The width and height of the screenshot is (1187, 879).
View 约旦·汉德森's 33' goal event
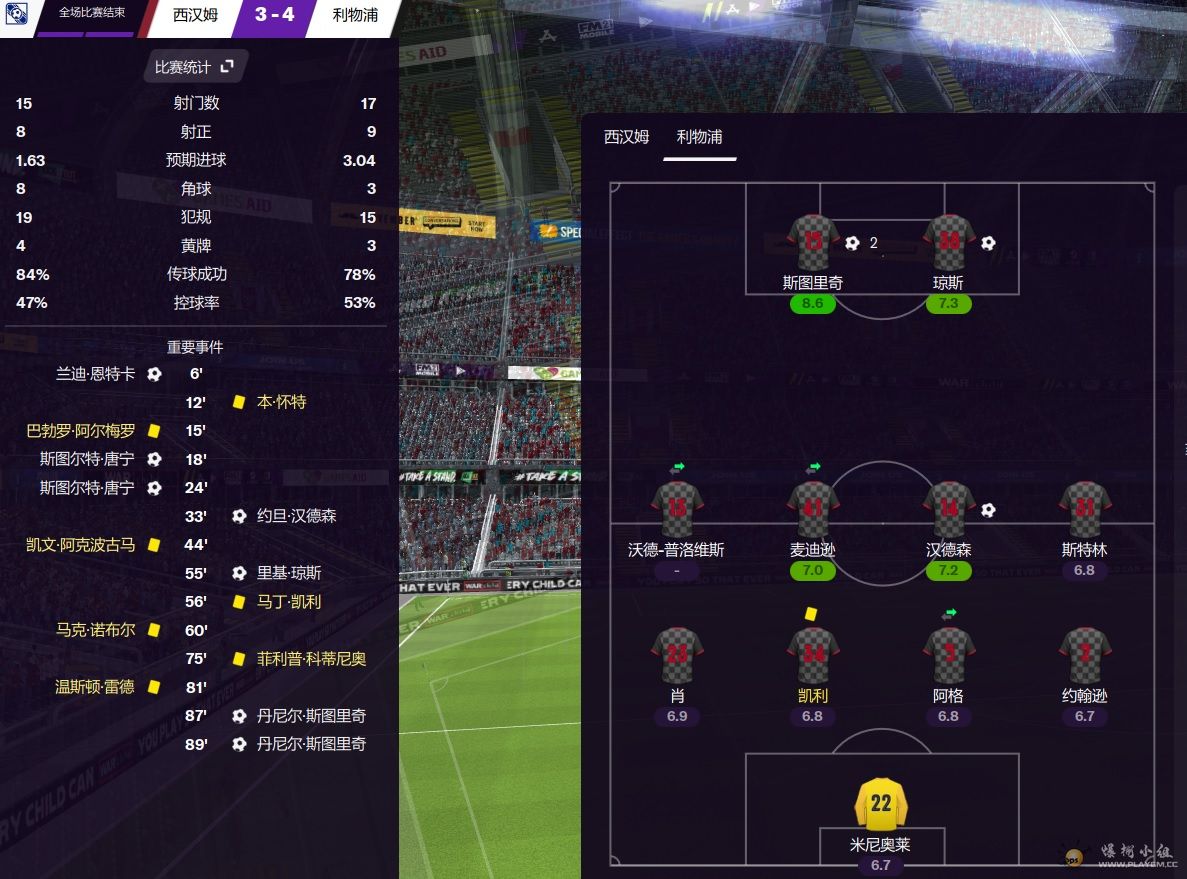click(x=296, y=517)
